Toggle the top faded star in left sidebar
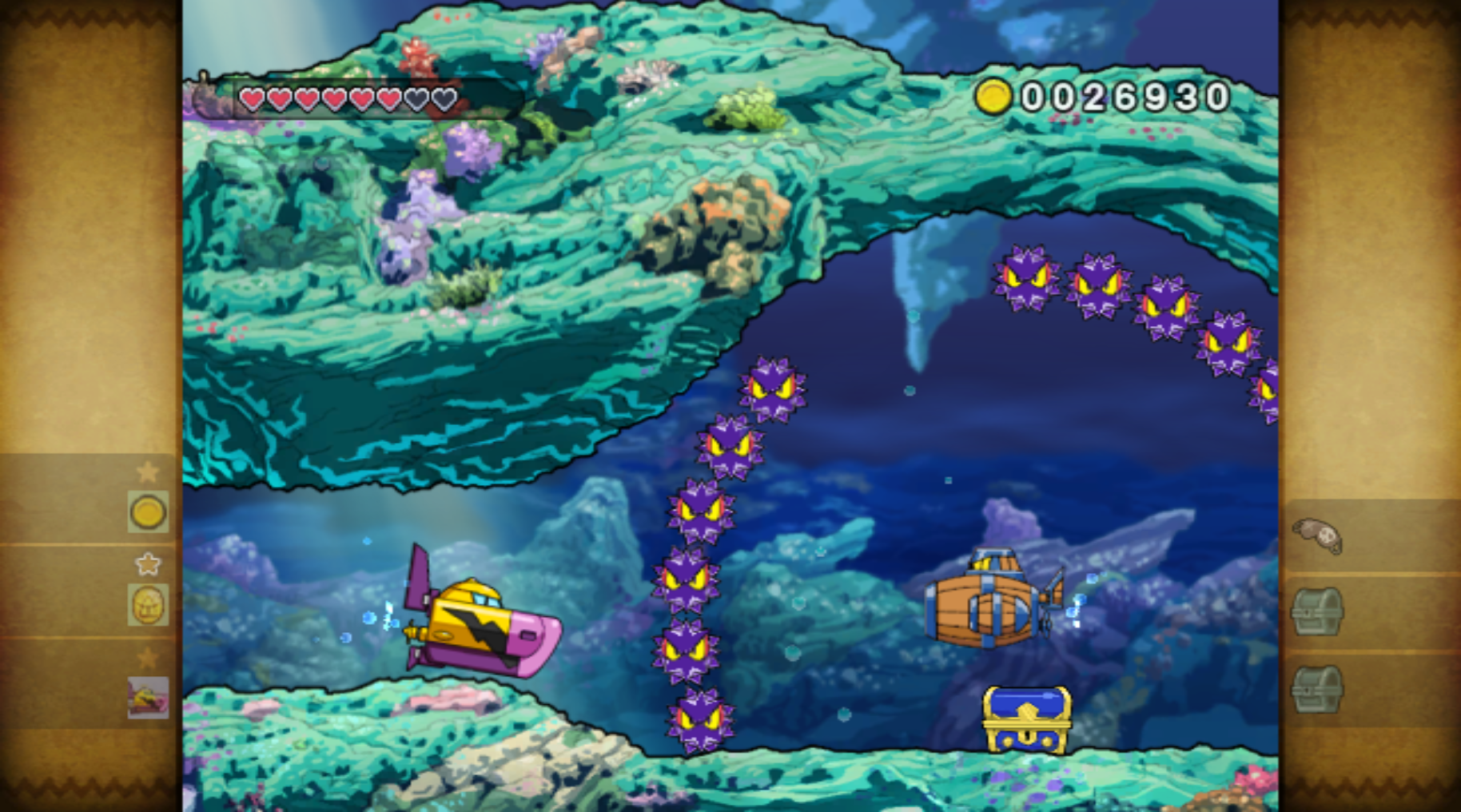 click(x=147, y=472)
